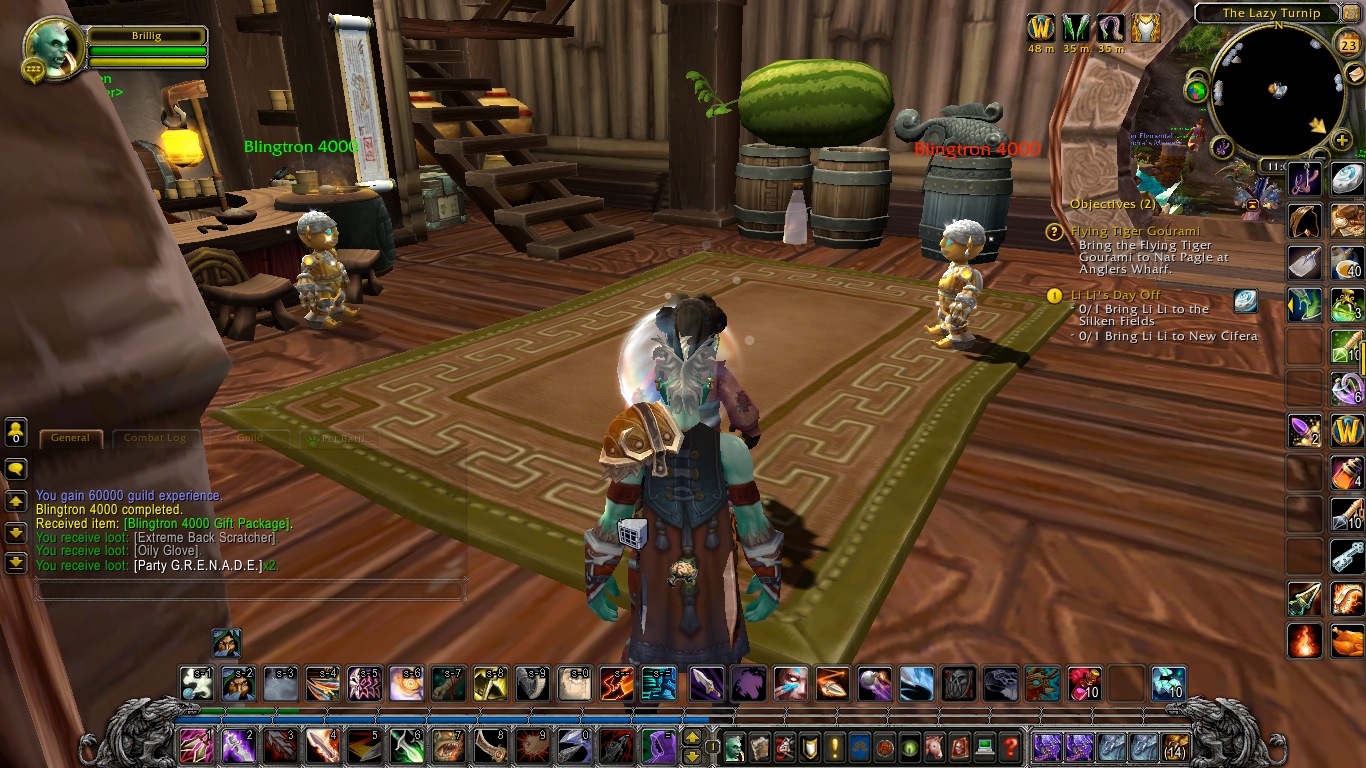The width and height of the screenshot is (1366, 768).
Task: Switch to the Combat Log chat tab
Action: (155, 438)
